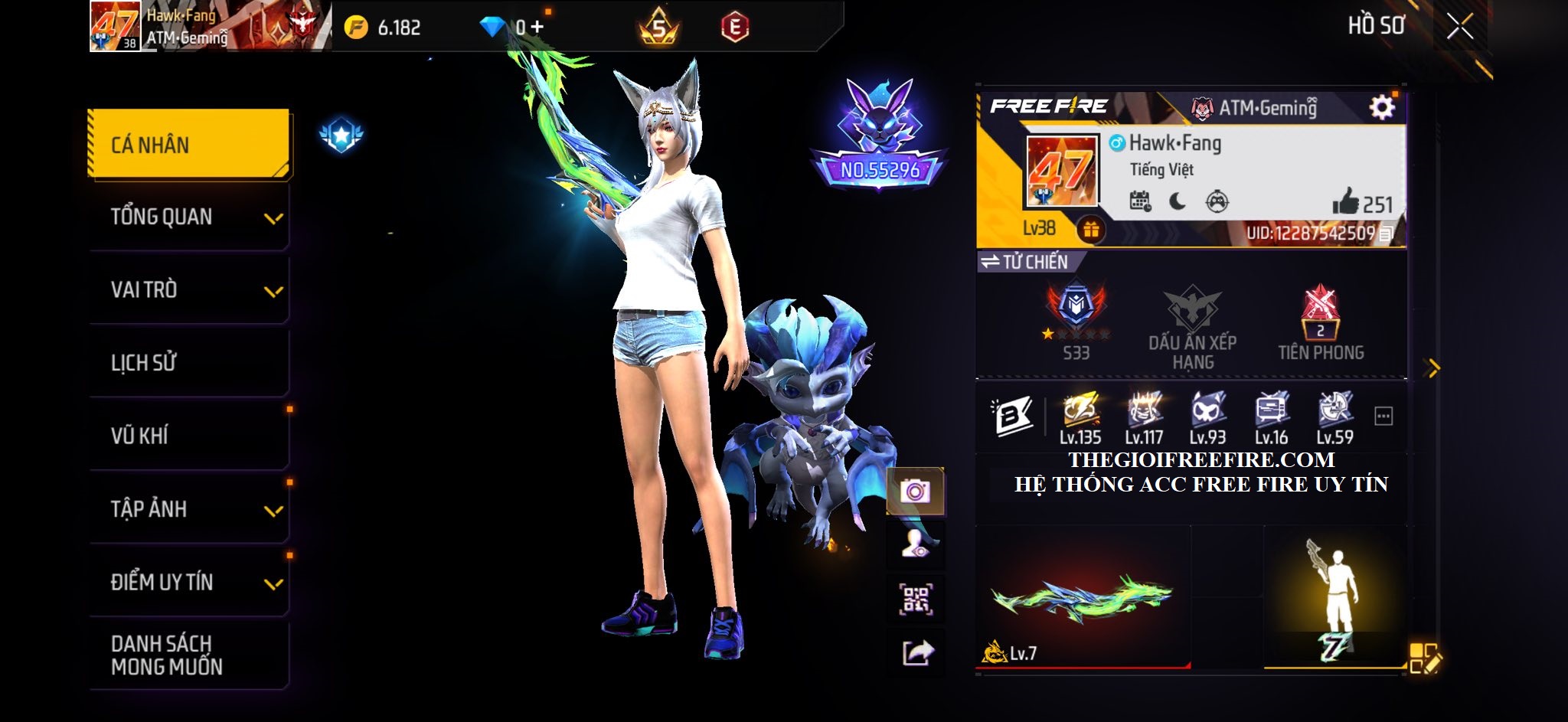Viewport: 1568px width, 722px height.
Task: Close the profile screen with the X
Action: point(1459,27)
